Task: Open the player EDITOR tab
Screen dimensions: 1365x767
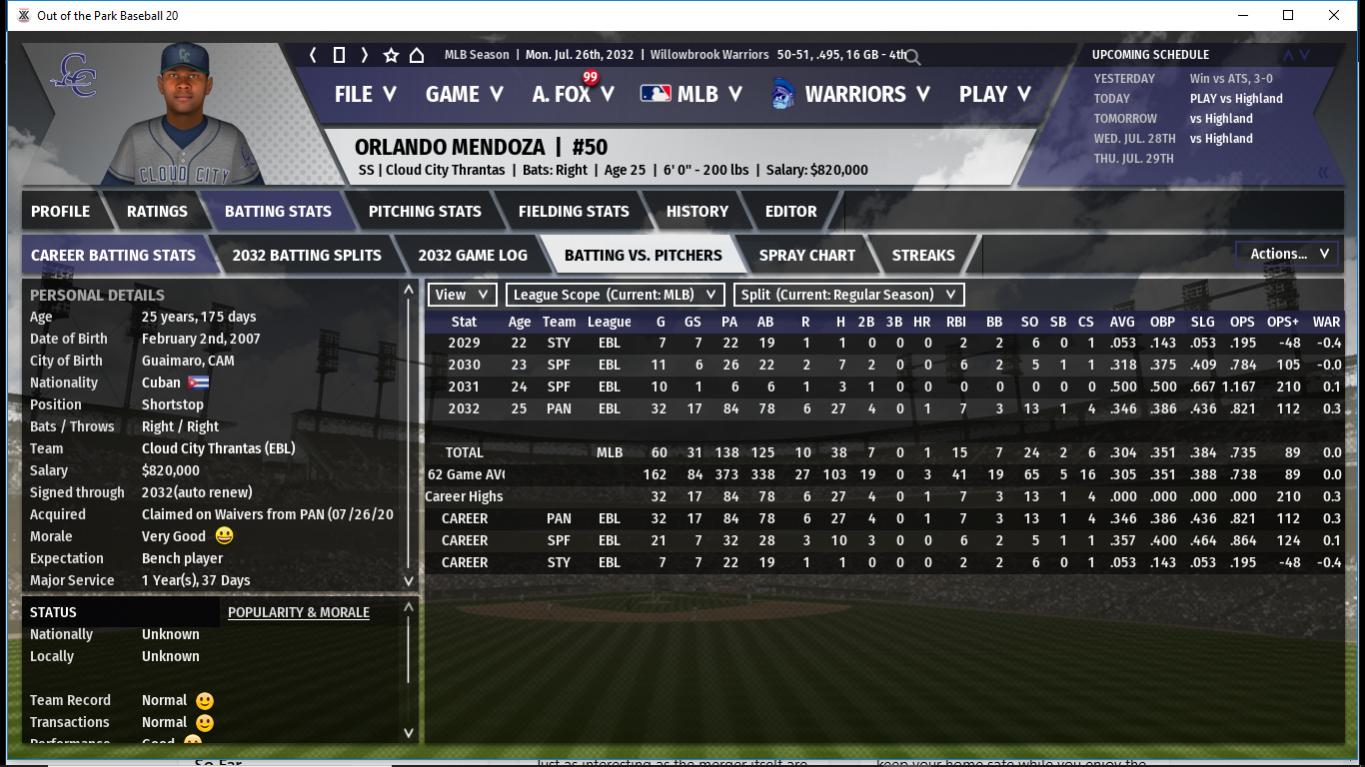Action: click(790, 211)
